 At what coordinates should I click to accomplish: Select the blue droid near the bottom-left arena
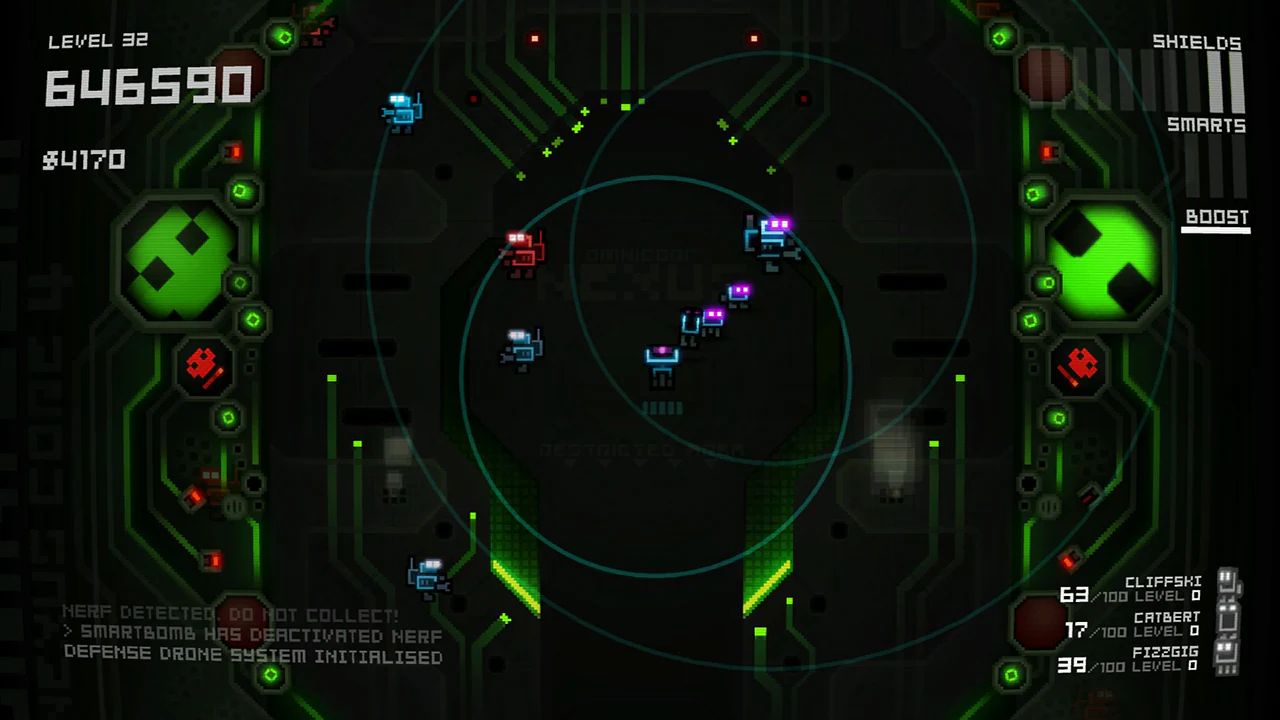(x=430, y=572)
